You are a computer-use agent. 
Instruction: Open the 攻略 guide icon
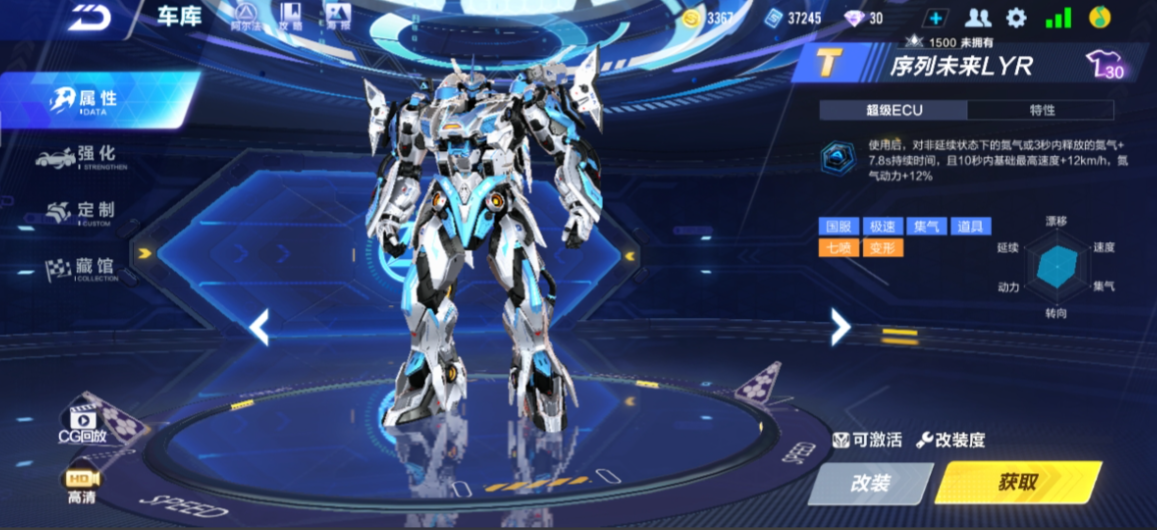coord(291,16)
